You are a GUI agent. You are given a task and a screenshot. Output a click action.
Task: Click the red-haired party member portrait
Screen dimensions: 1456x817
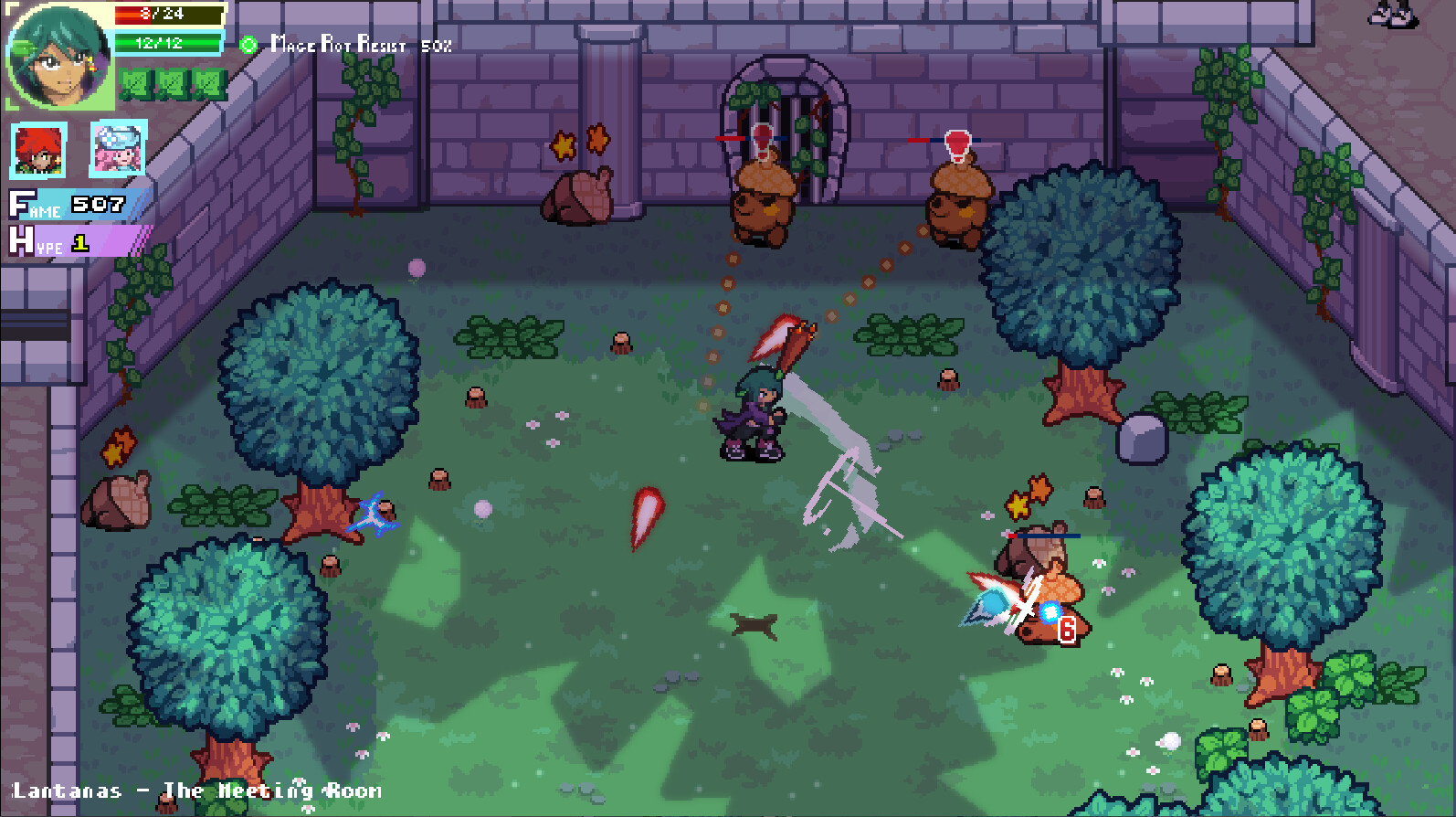[40, 151]
